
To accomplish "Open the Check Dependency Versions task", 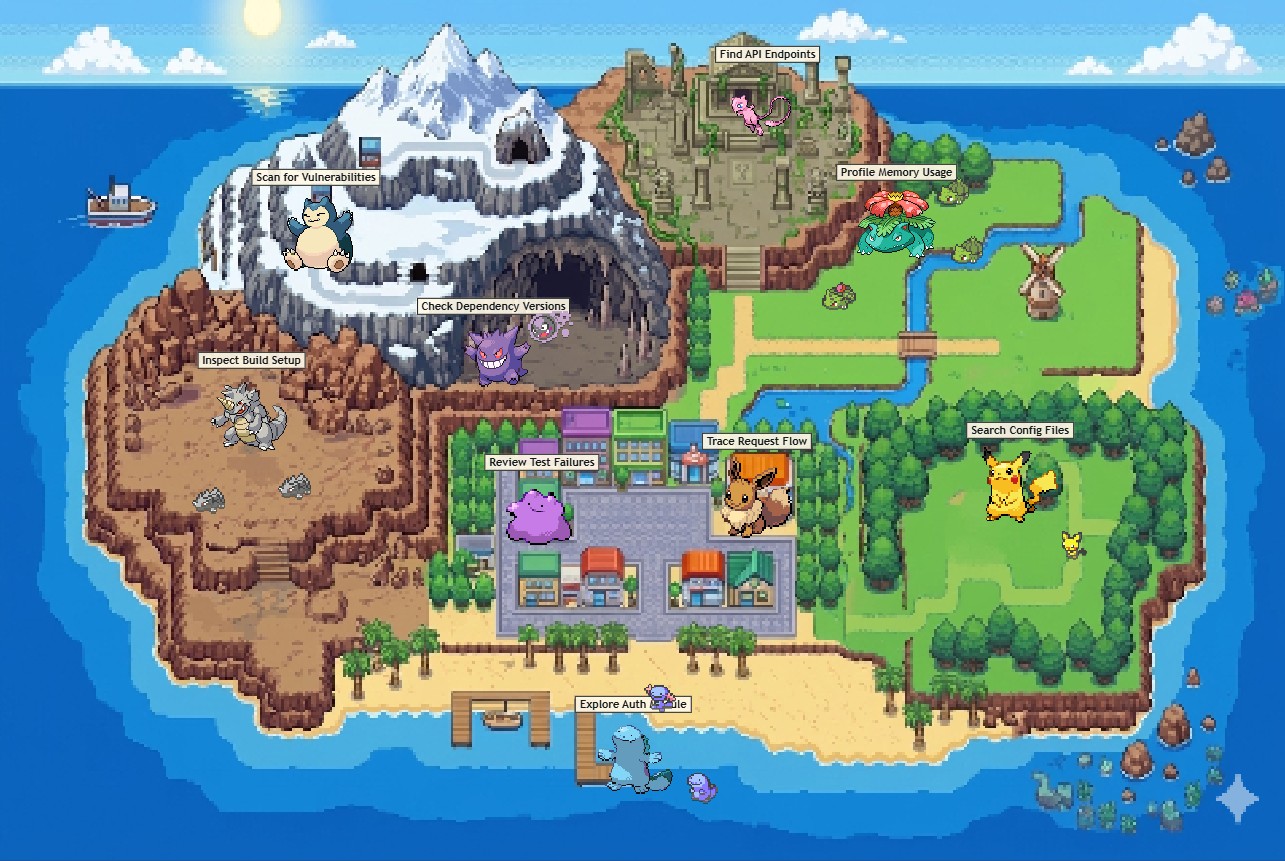I will coord(494,306).
